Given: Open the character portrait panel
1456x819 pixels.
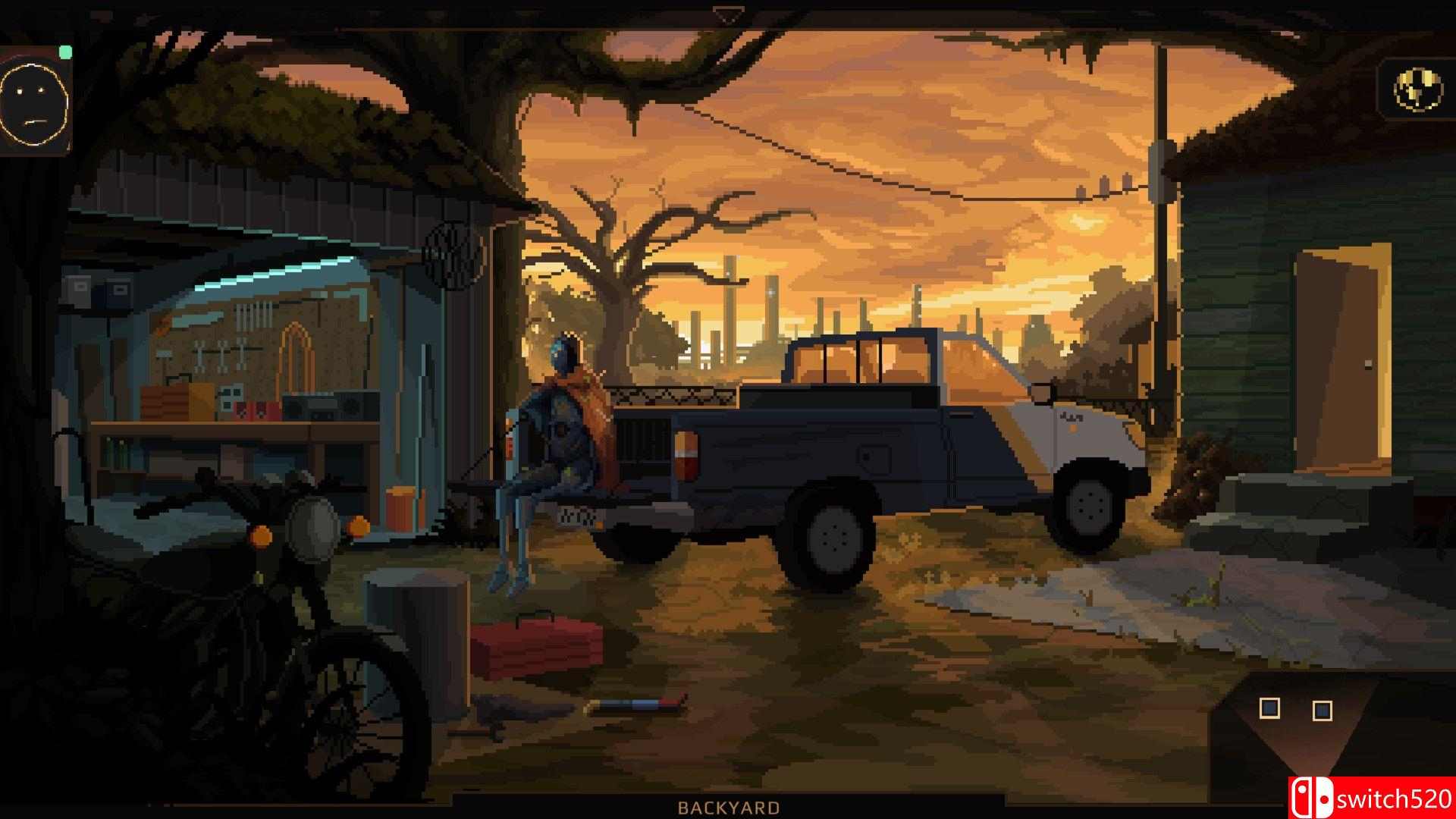Looking at the screenshot, I should click(x=36, y=102).
